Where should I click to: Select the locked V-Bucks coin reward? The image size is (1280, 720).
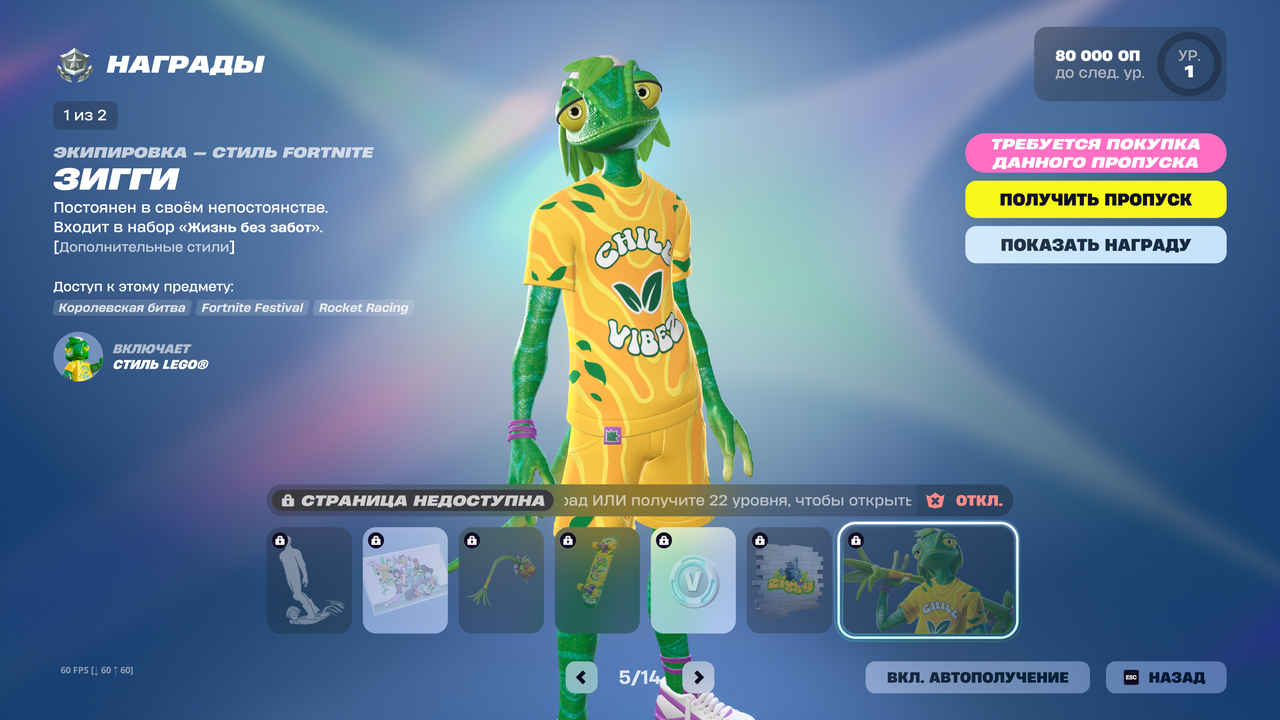[693, 581]
